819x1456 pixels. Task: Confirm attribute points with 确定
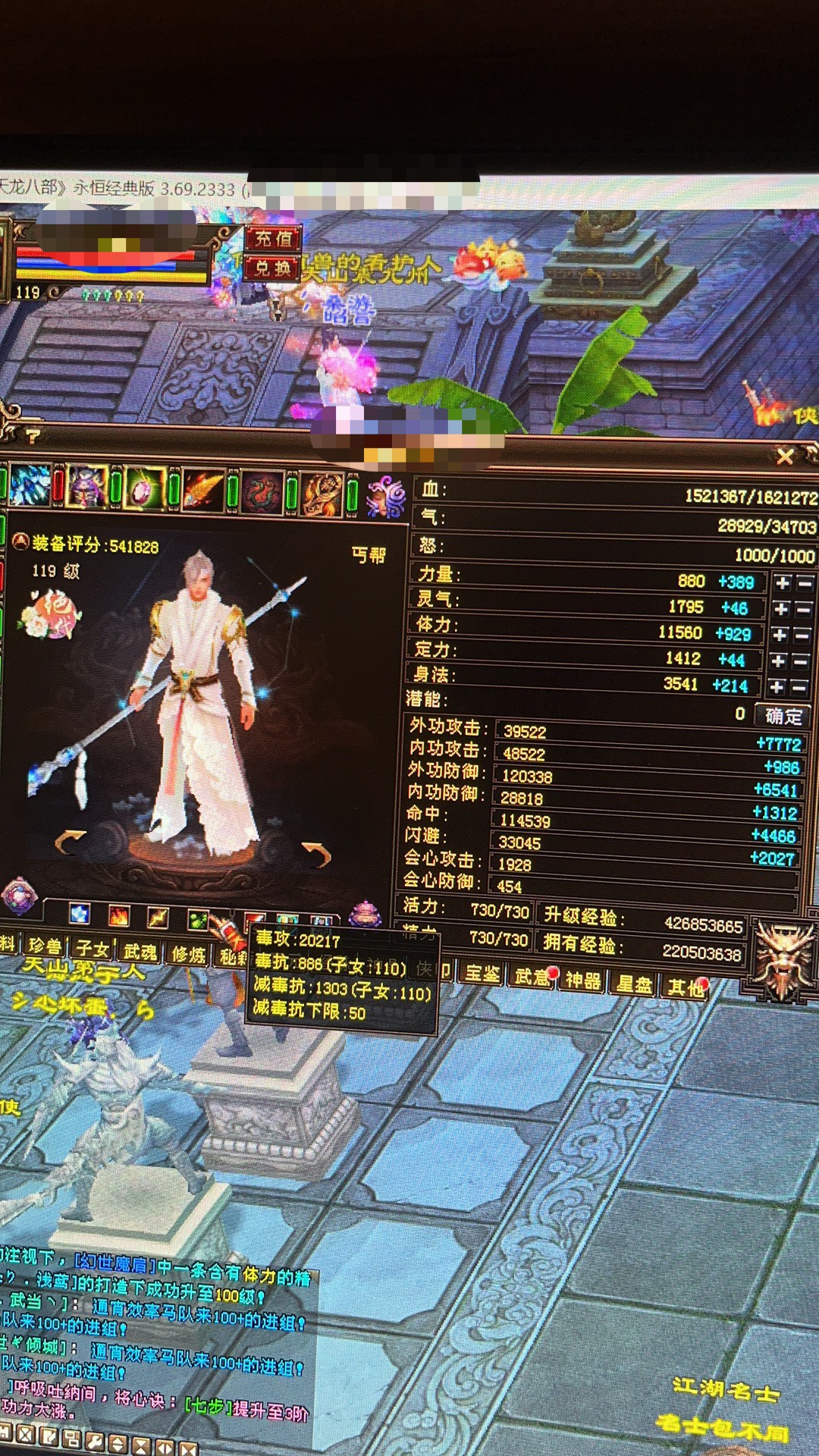point(783,716)
